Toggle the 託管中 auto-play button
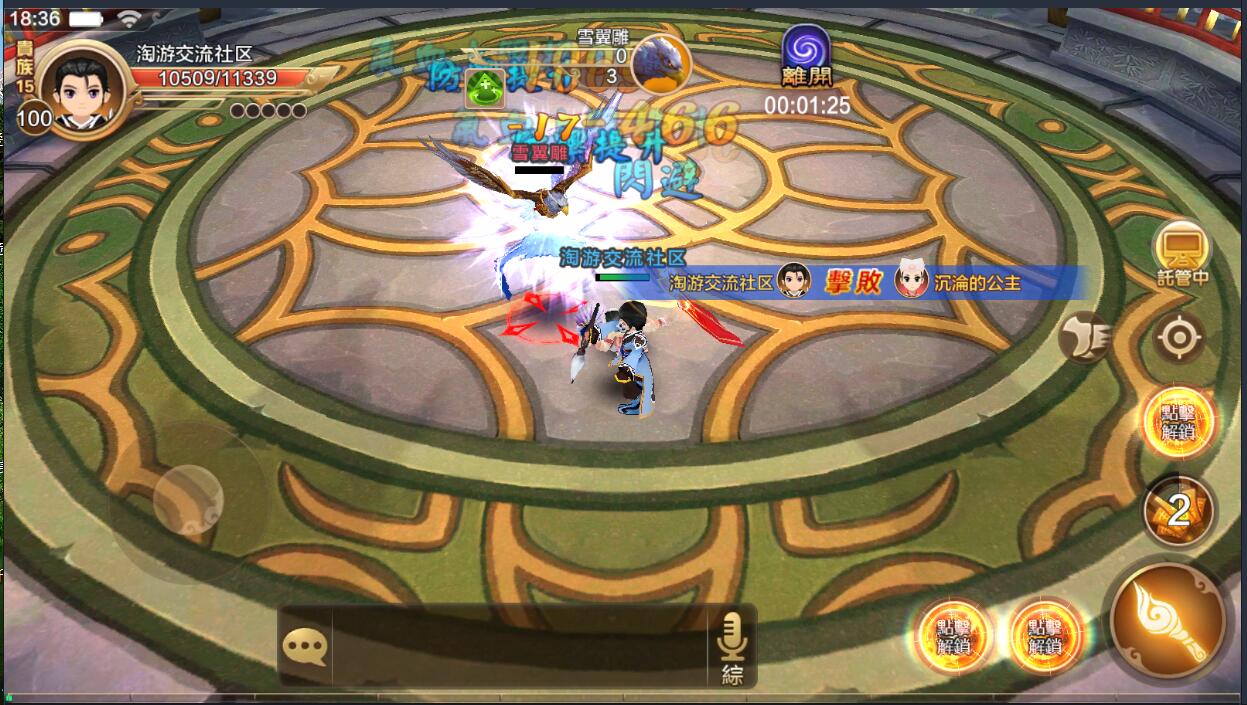1247x705 pixels. 1181,250
